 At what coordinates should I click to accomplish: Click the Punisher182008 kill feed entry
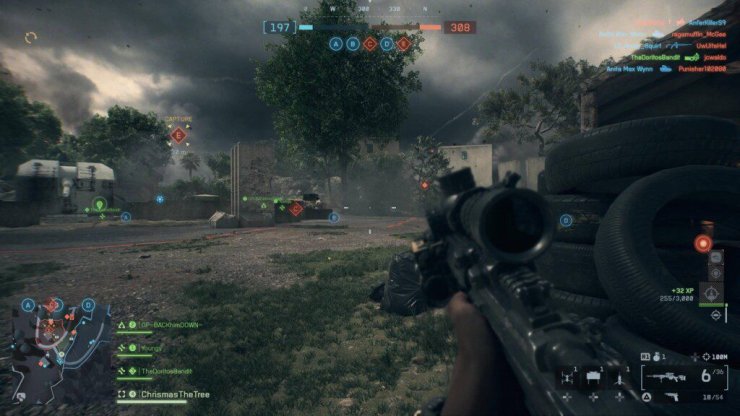click(703, 70)
